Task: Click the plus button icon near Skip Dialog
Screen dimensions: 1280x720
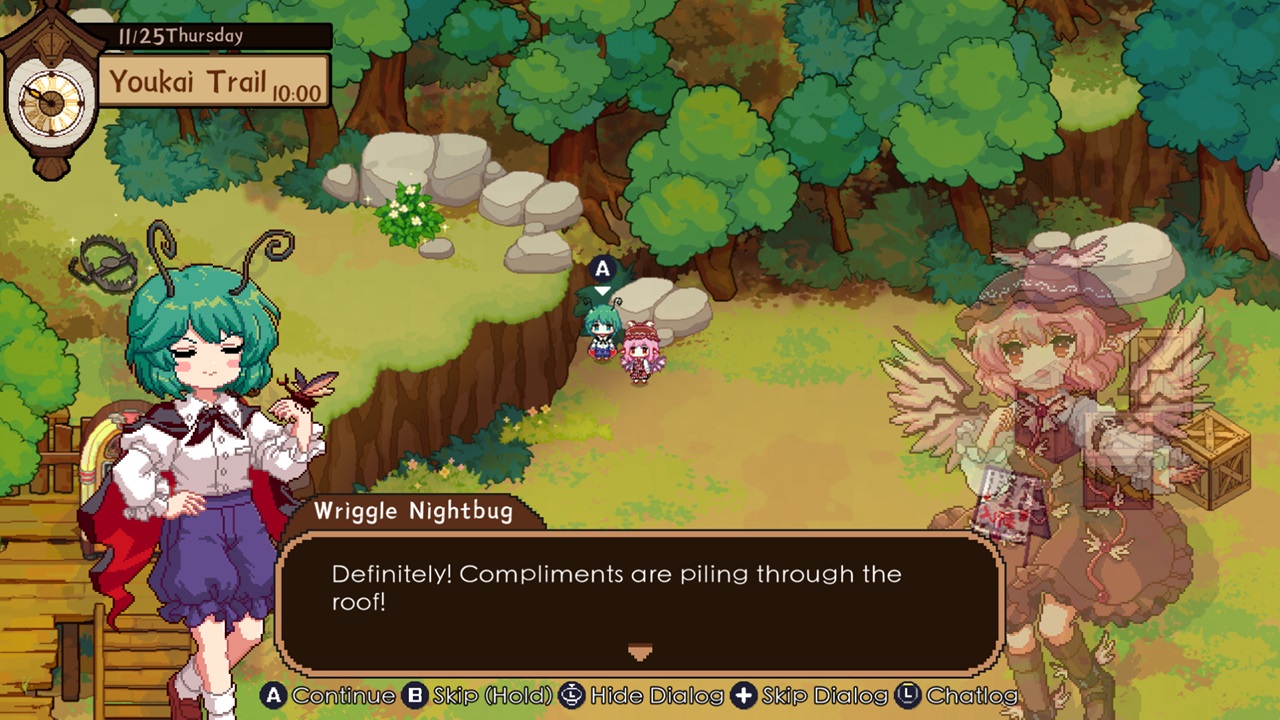Action: (746, 695)
